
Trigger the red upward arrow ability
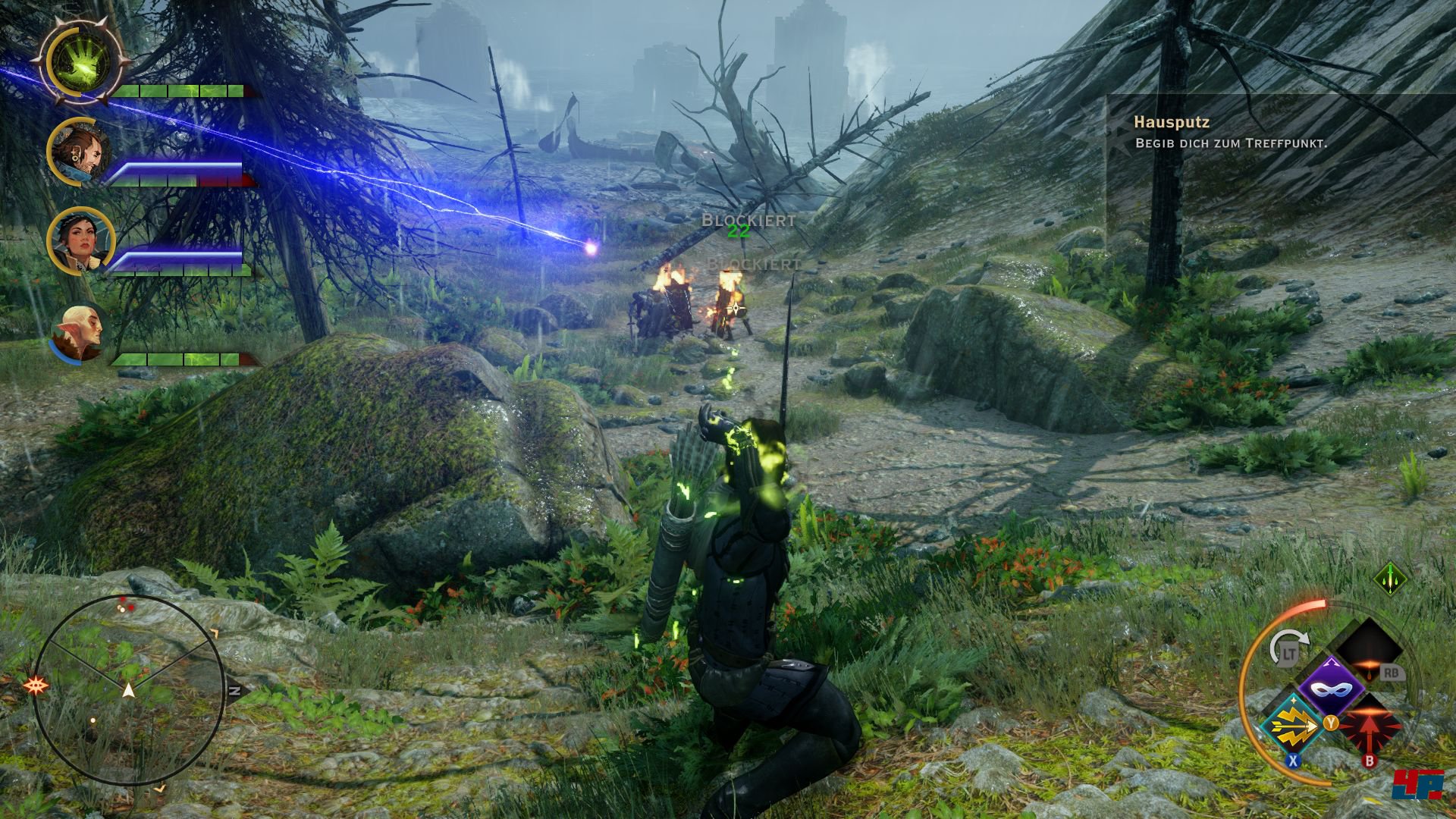(1370, 726)
